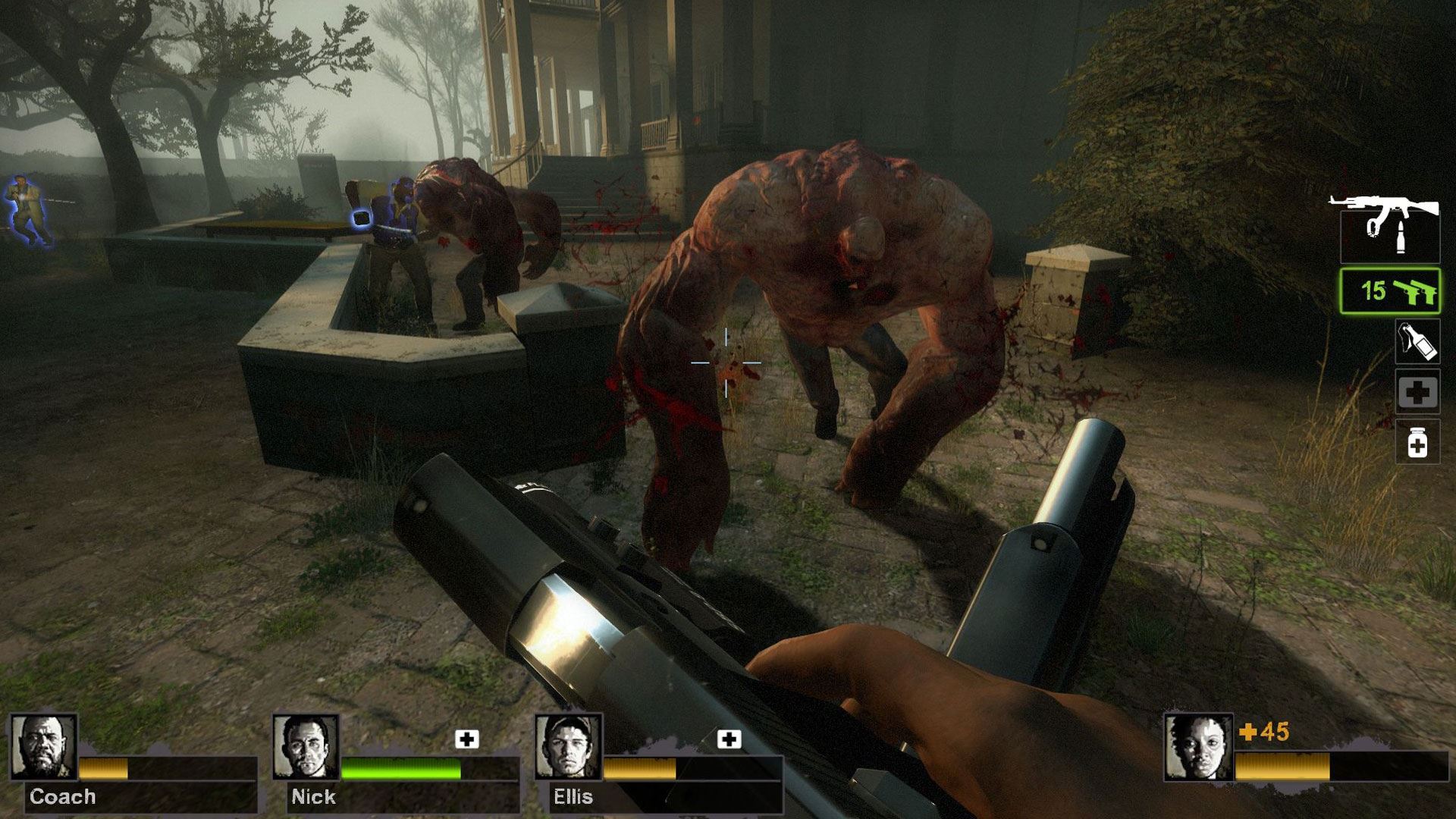Click Nick's teammate portrait

pos(306,747)
